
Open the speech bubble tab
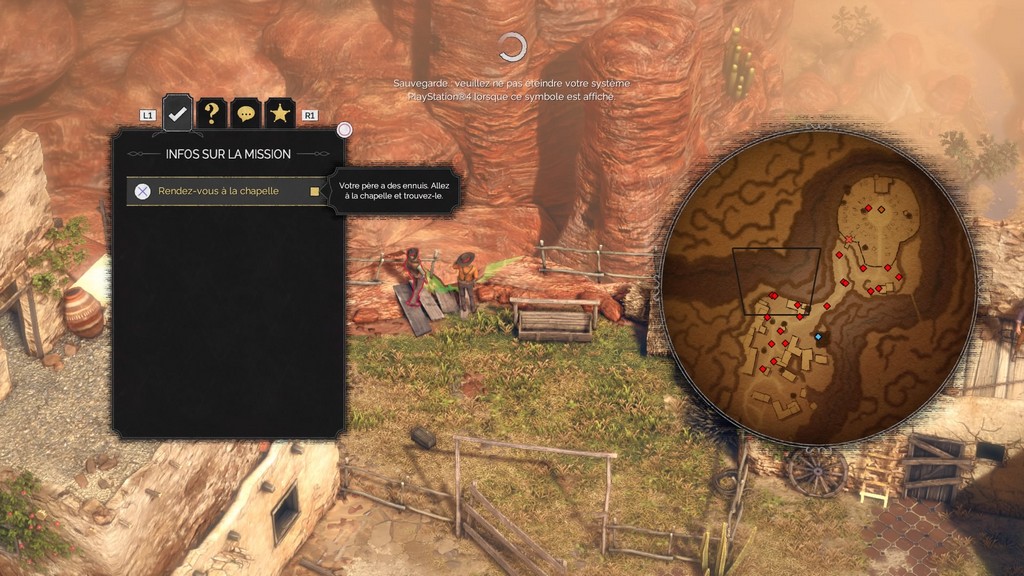coord(245,114)
